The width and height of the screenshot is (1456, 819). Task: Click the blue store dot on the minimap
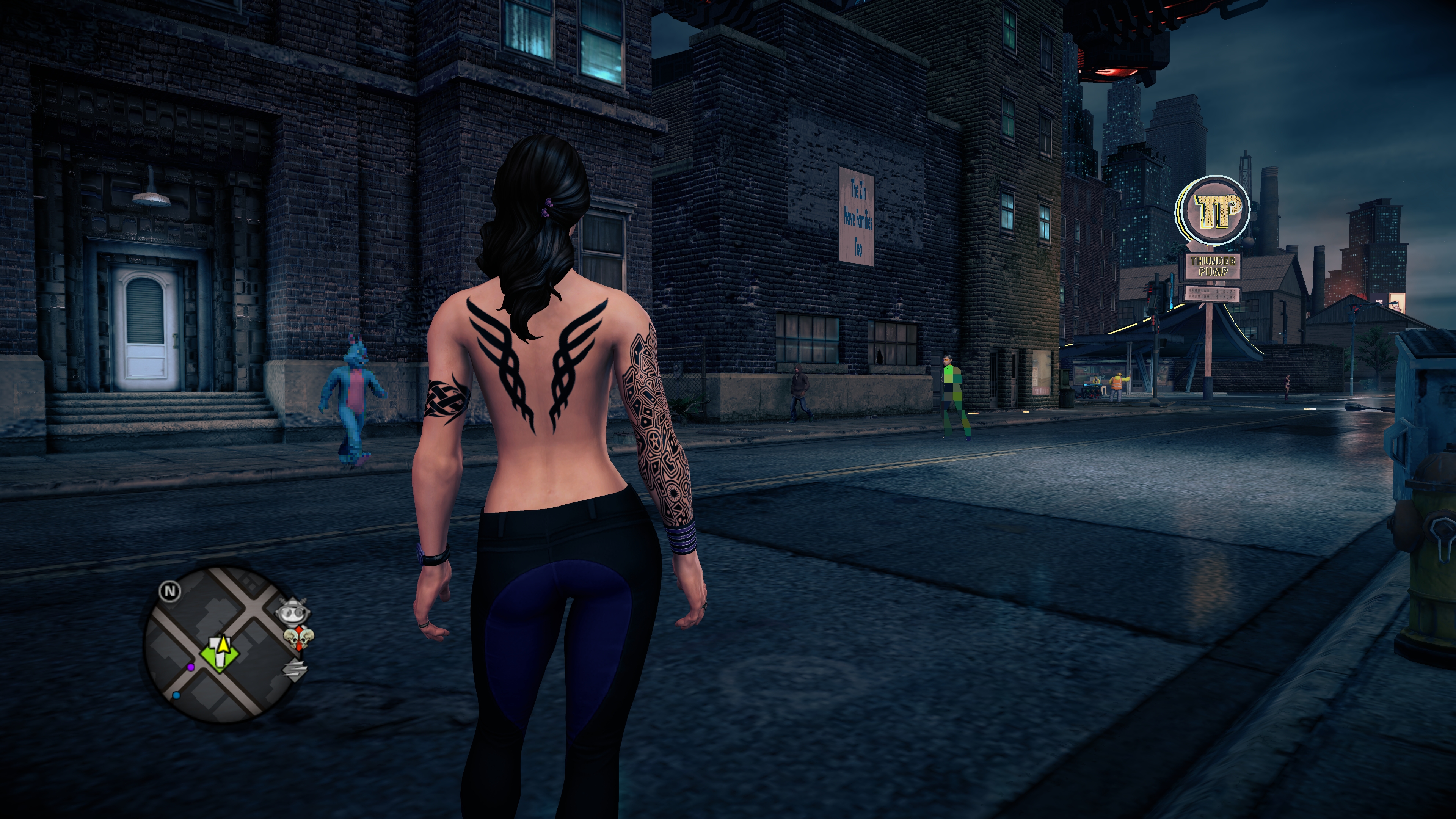coord(176,695)
